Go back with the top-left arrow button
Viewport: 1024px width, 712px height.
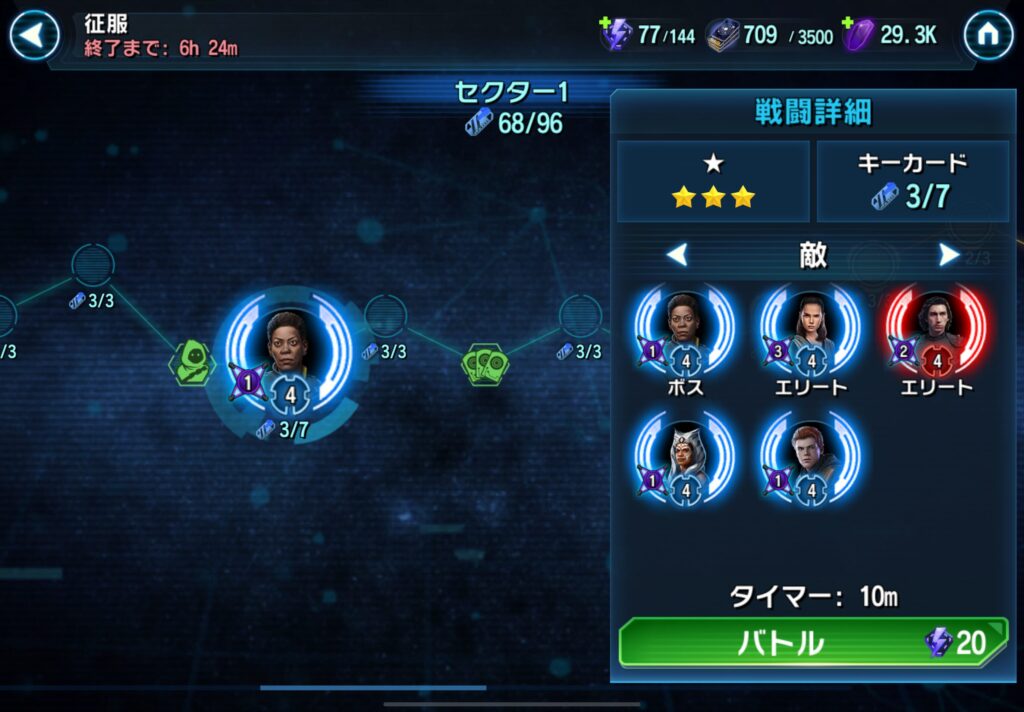coord(34,36)
